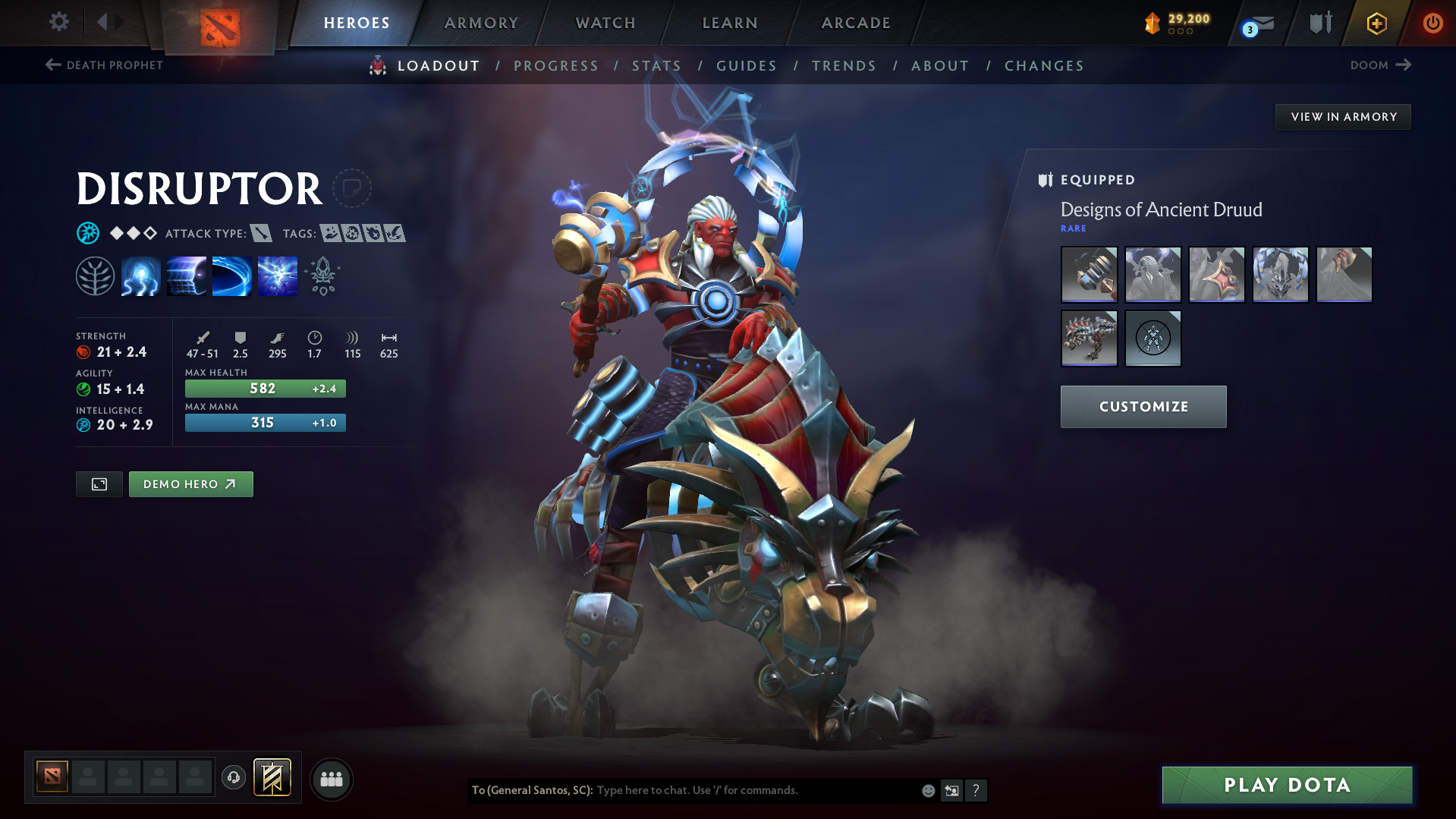This screenshot has width=1456, height=819.
Task: Click the Aghanim's upgrade icon beside abilities
Action: [x=322, y=276]
